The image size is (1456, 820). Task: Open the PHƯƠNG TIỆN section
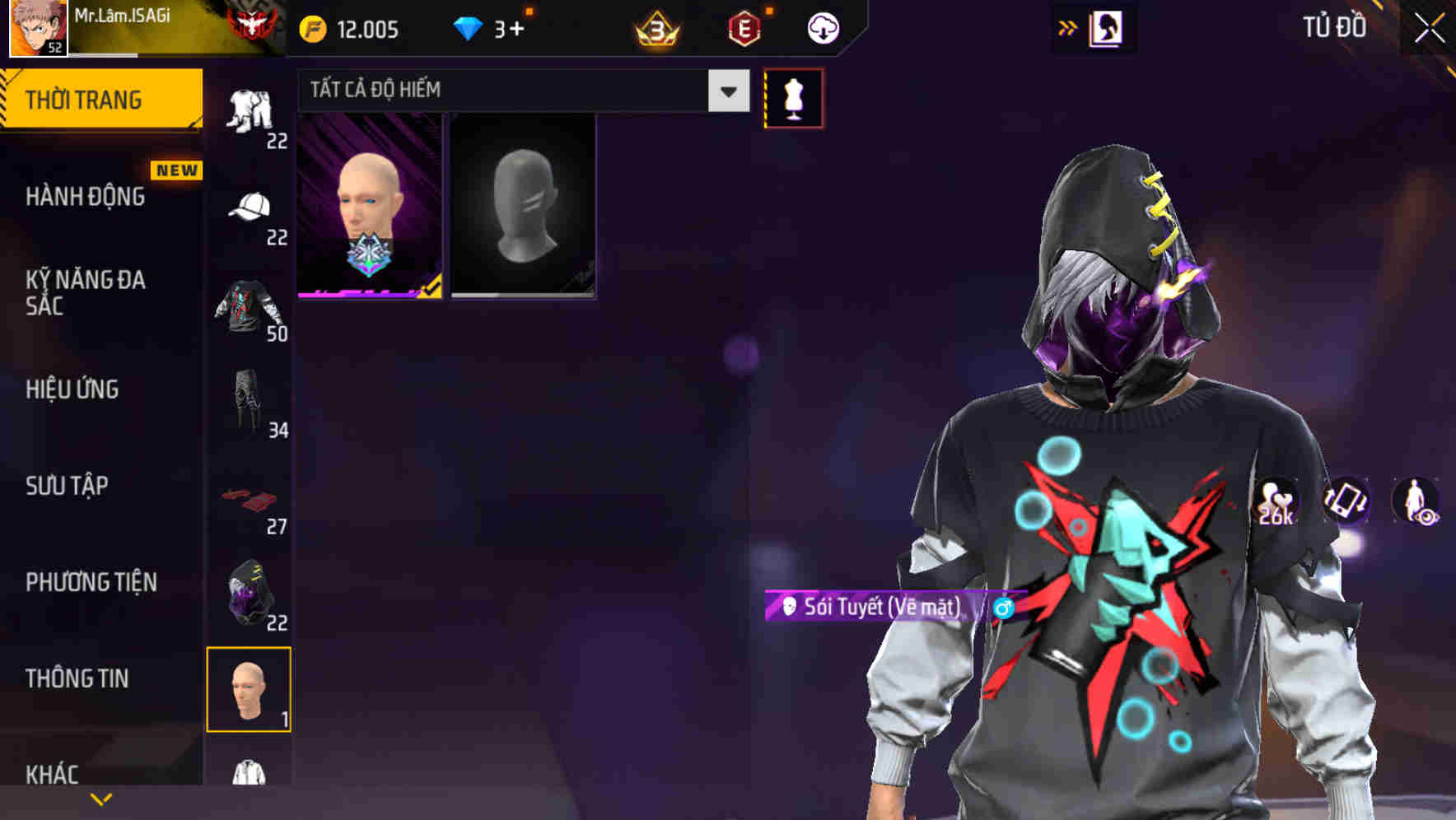point(91,581)
